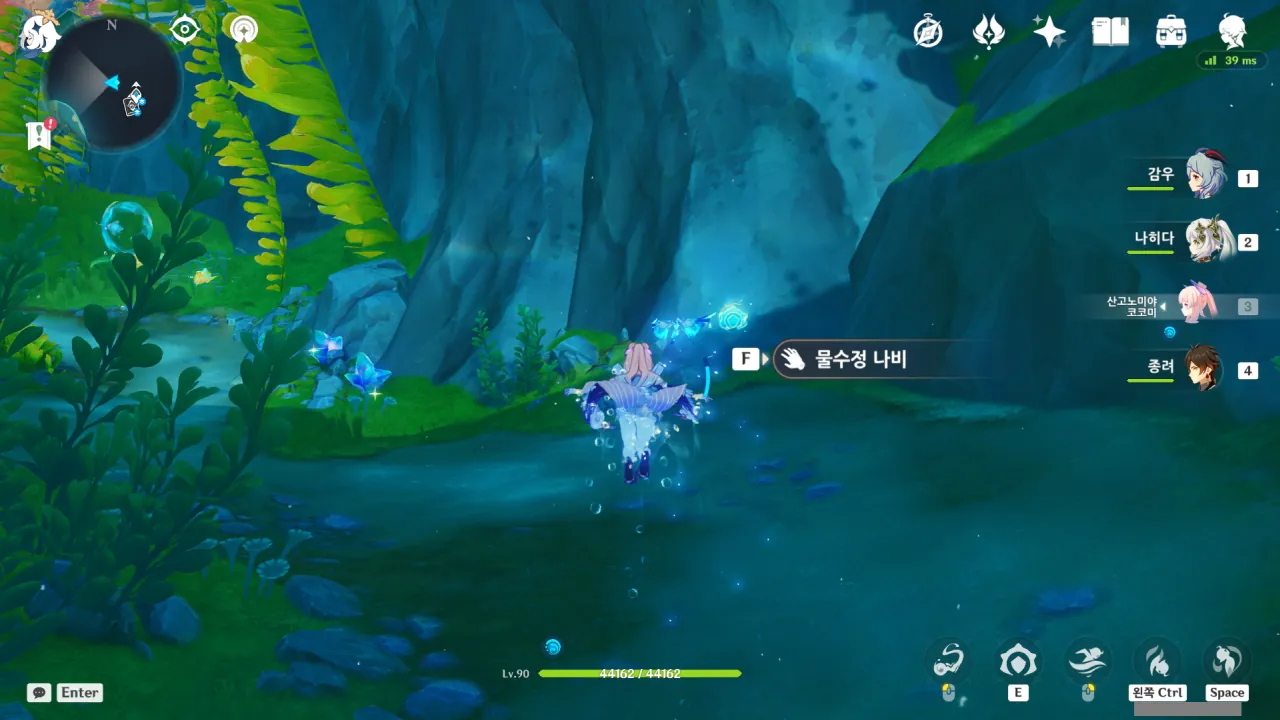Viewport: 1280px width, 720px height.
Task: Open the inventory backpack icon
Action: [1170, 32]
